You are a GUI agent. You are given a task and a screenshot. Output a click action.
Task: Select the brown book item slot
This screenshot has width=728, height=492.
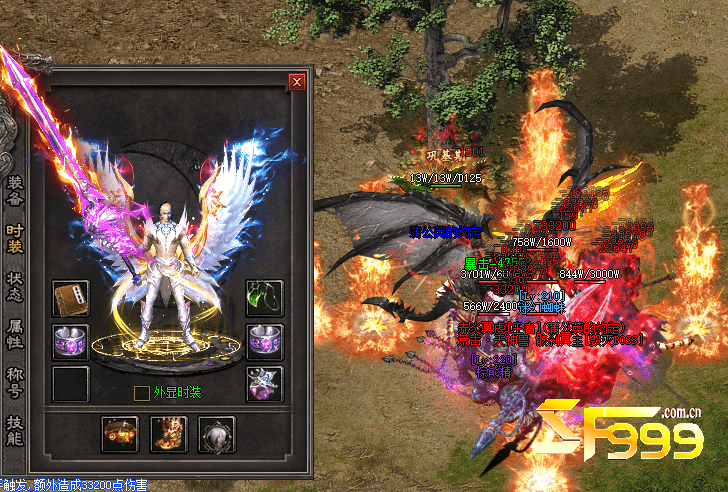[71, 298]
